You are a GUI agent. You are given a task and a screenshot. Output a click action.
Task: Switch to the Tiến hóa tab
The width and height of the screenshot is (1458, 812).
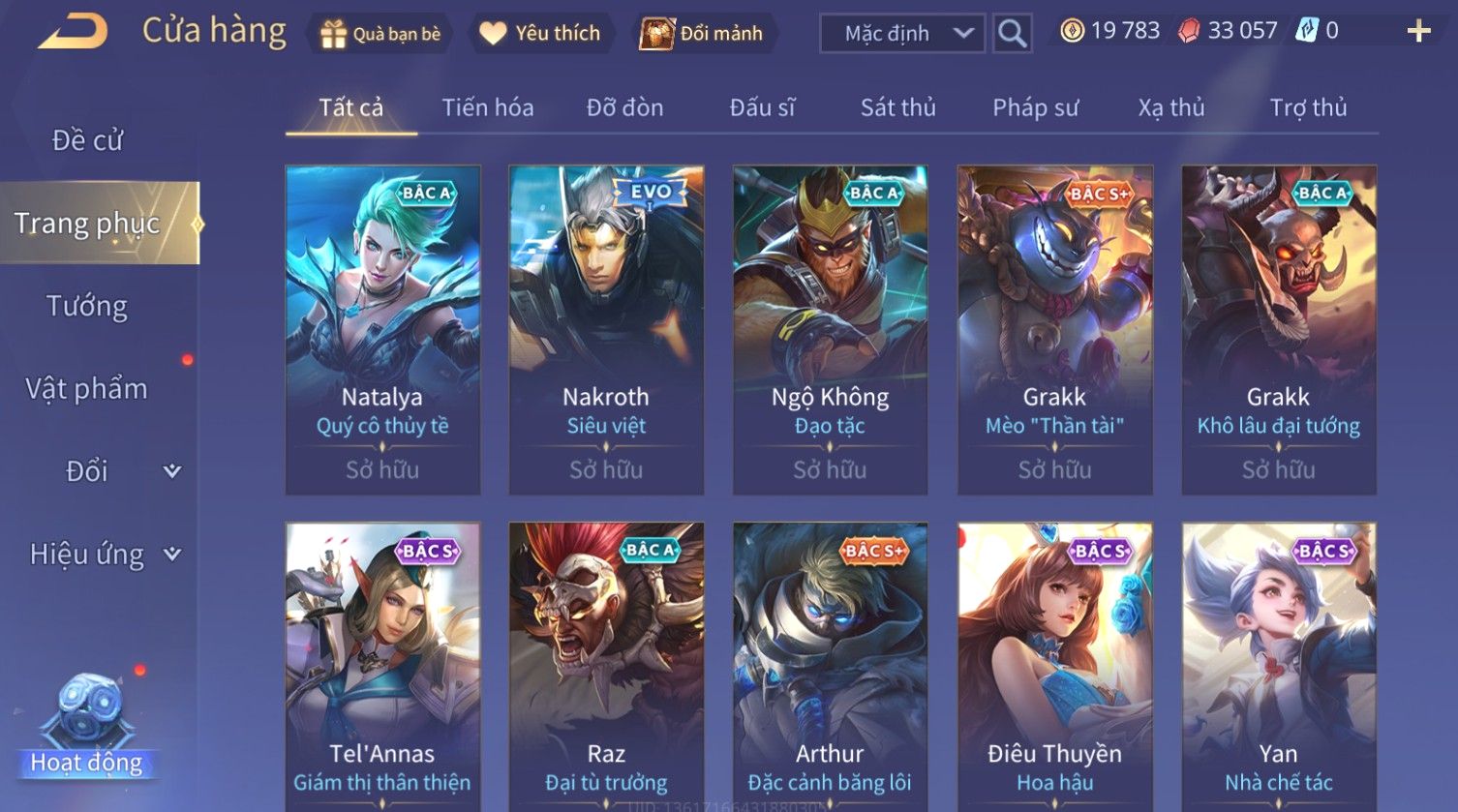coord(488,107)
